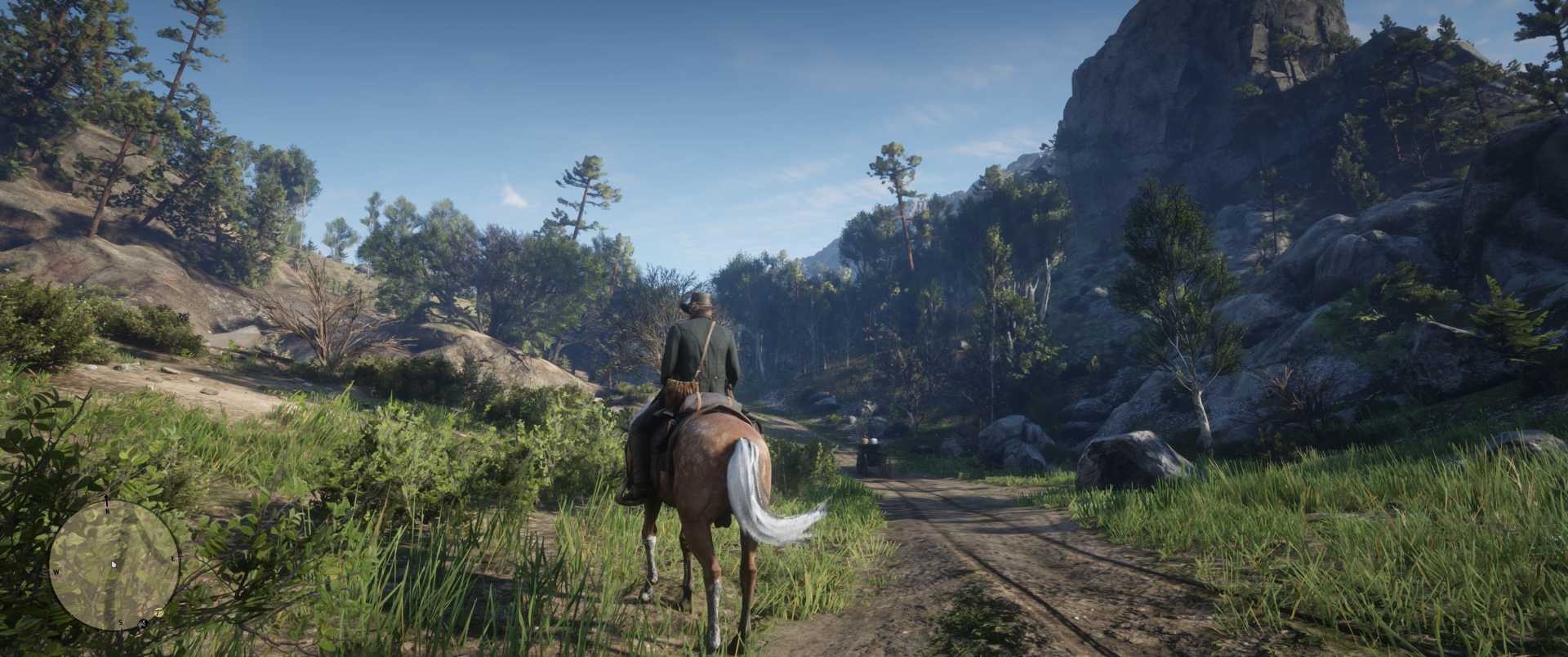This screenshot has width=1568, height=657.
Task: Click the black marker icon on minimap rim
Action: [x=142, y=624]
